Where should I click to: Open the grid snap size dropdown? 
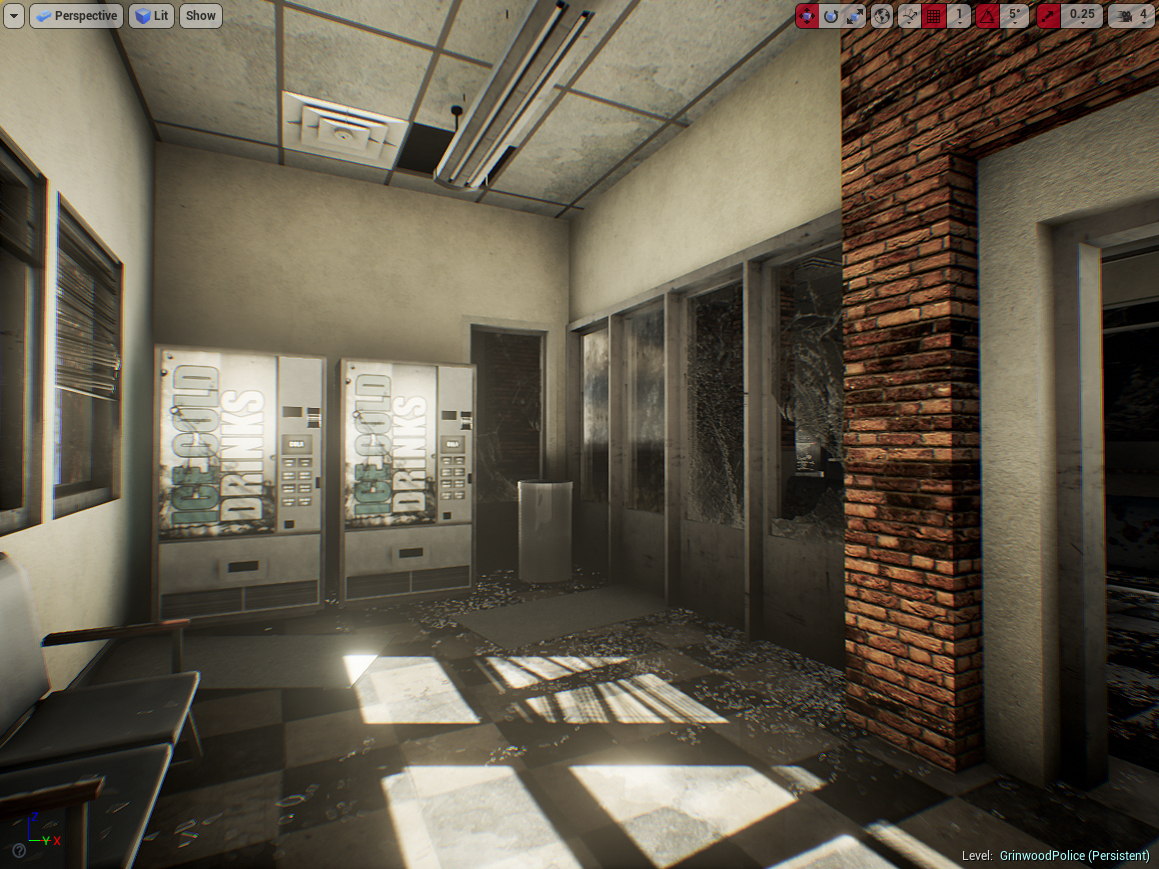pos(959,16)
